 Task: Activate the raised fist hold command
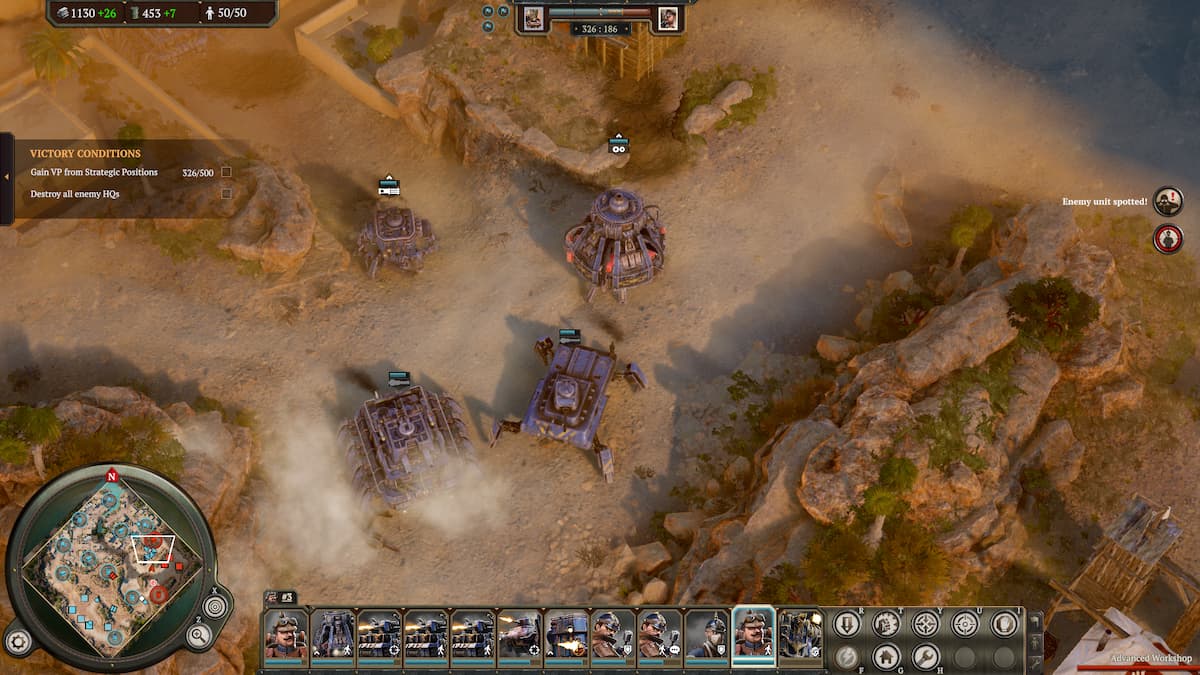tap(1003, 624)
